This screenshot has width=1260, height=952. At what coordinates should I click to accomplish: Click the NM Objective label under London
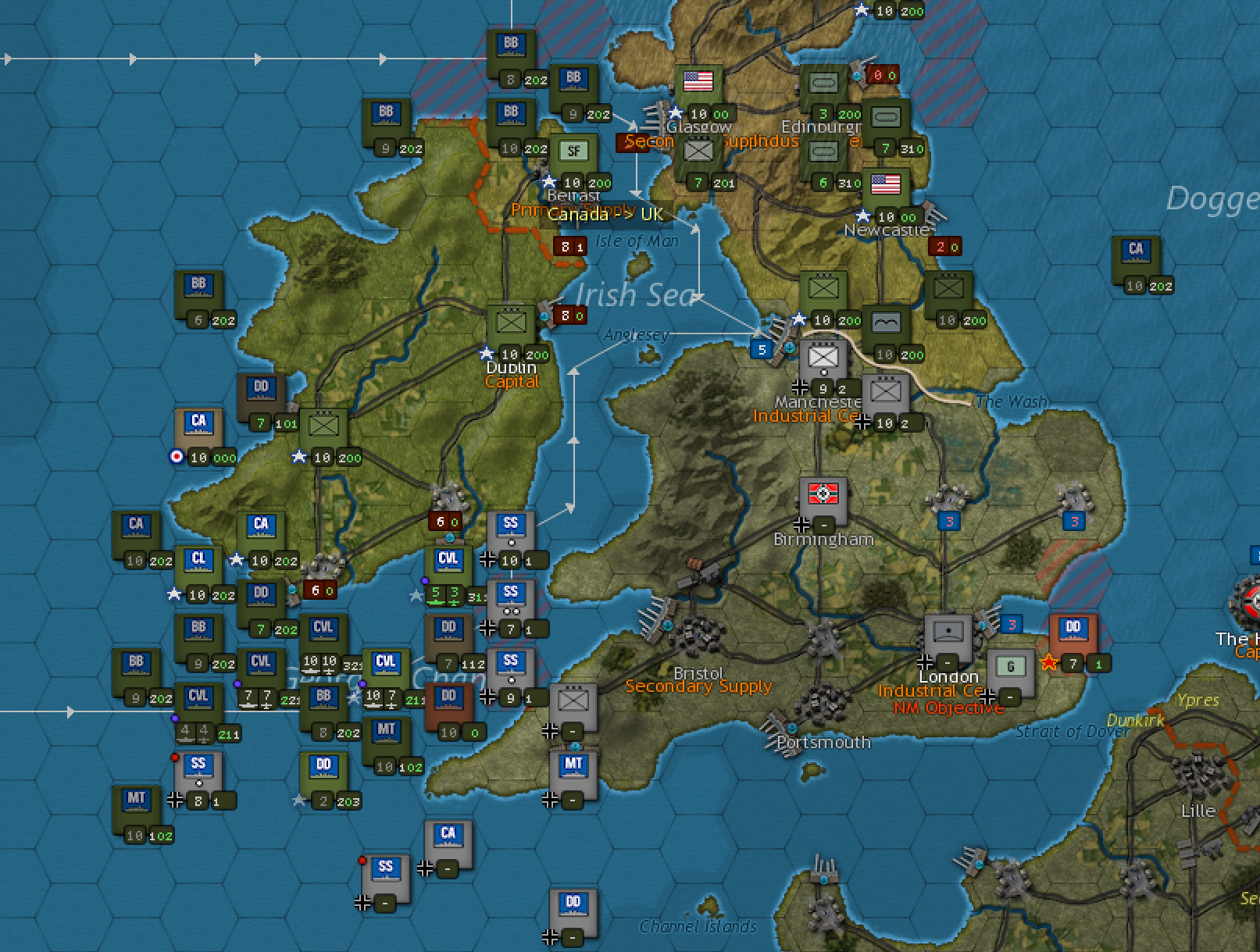coord(948,708)
